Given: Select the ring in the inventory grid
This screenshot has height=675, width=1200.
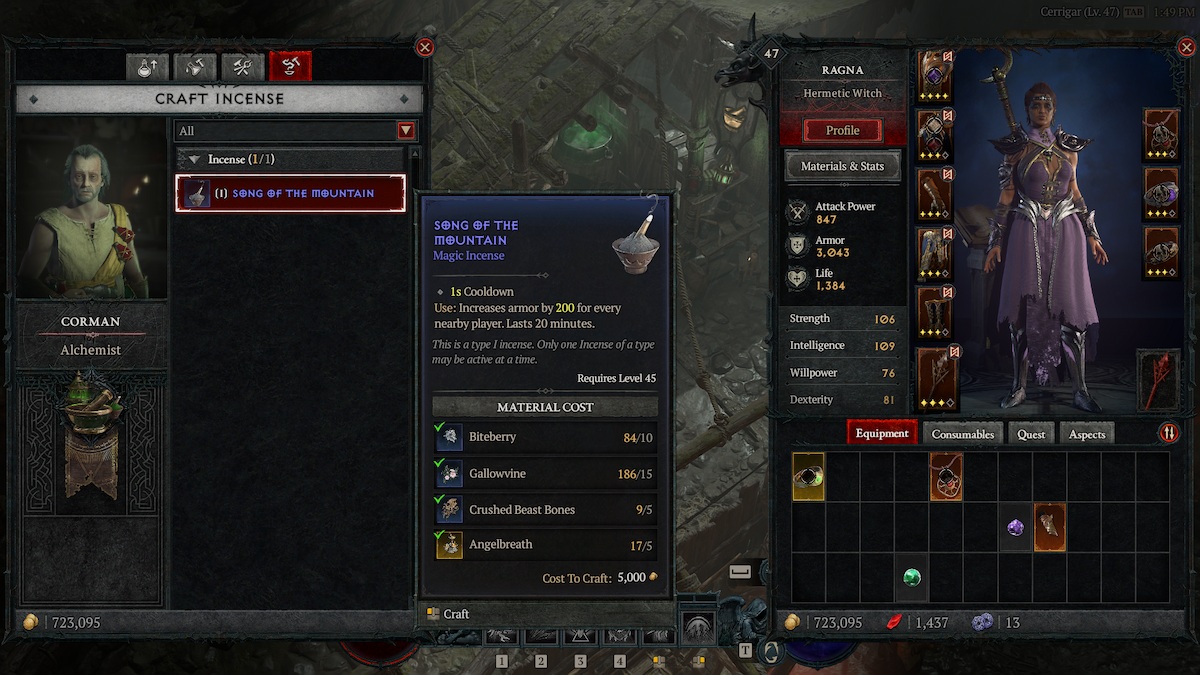Looking at the screenshot, I should pyautogui.click(x=808, y=477).
